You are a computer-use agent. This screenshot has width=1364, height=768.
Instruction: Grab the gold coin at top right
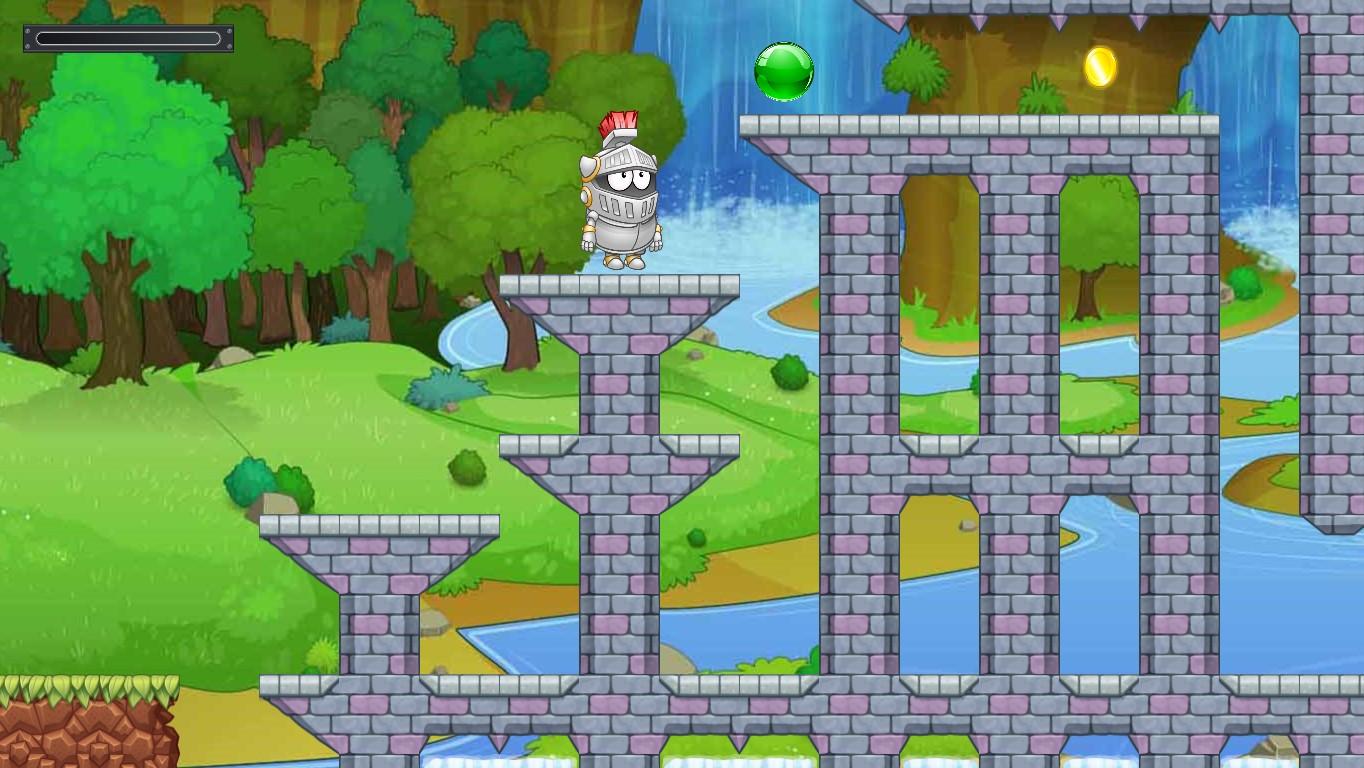pyautogui.click(x=1098, y=68)
